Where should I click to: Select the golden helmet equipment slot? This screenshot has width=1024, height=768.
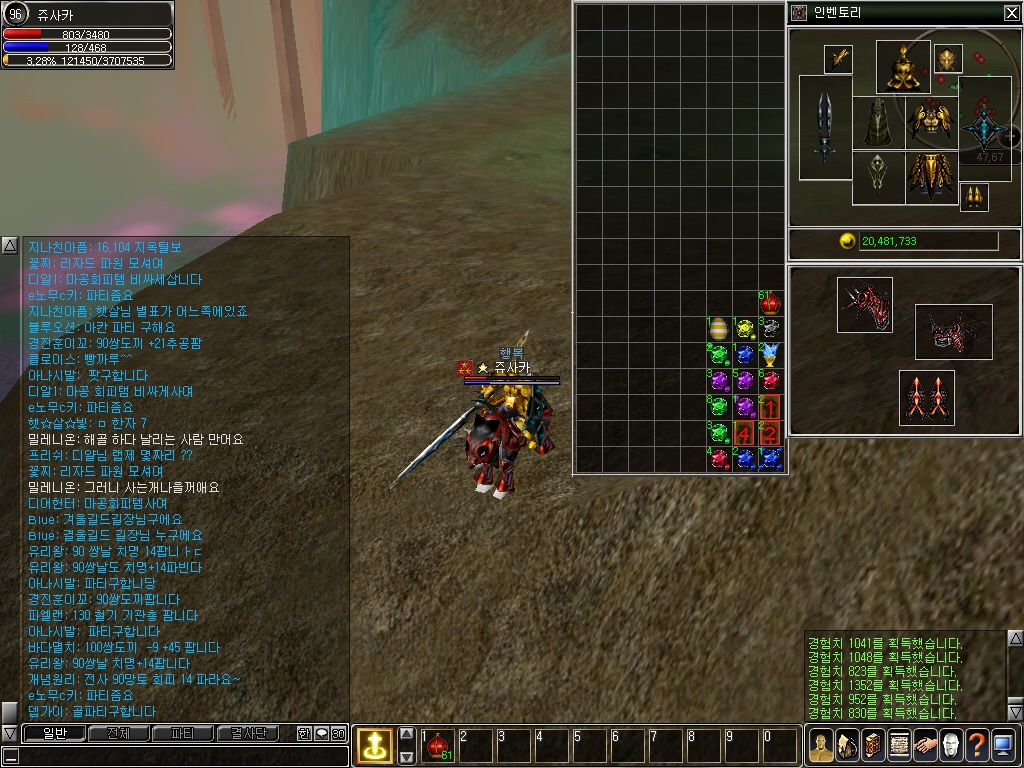[x=903, y=67]
